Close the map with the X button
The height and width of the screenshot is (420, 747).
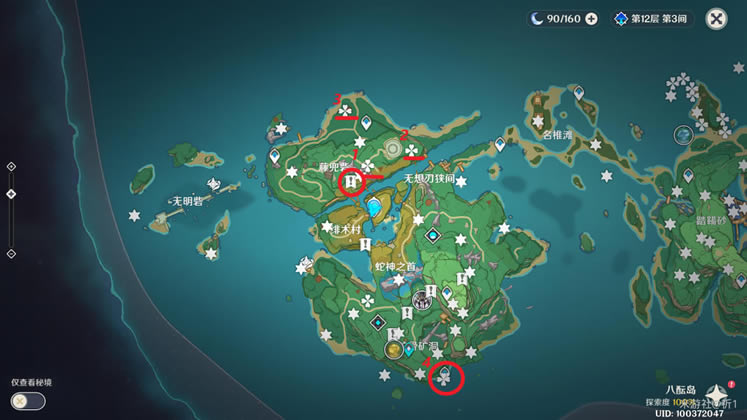(x=716, y=18)
